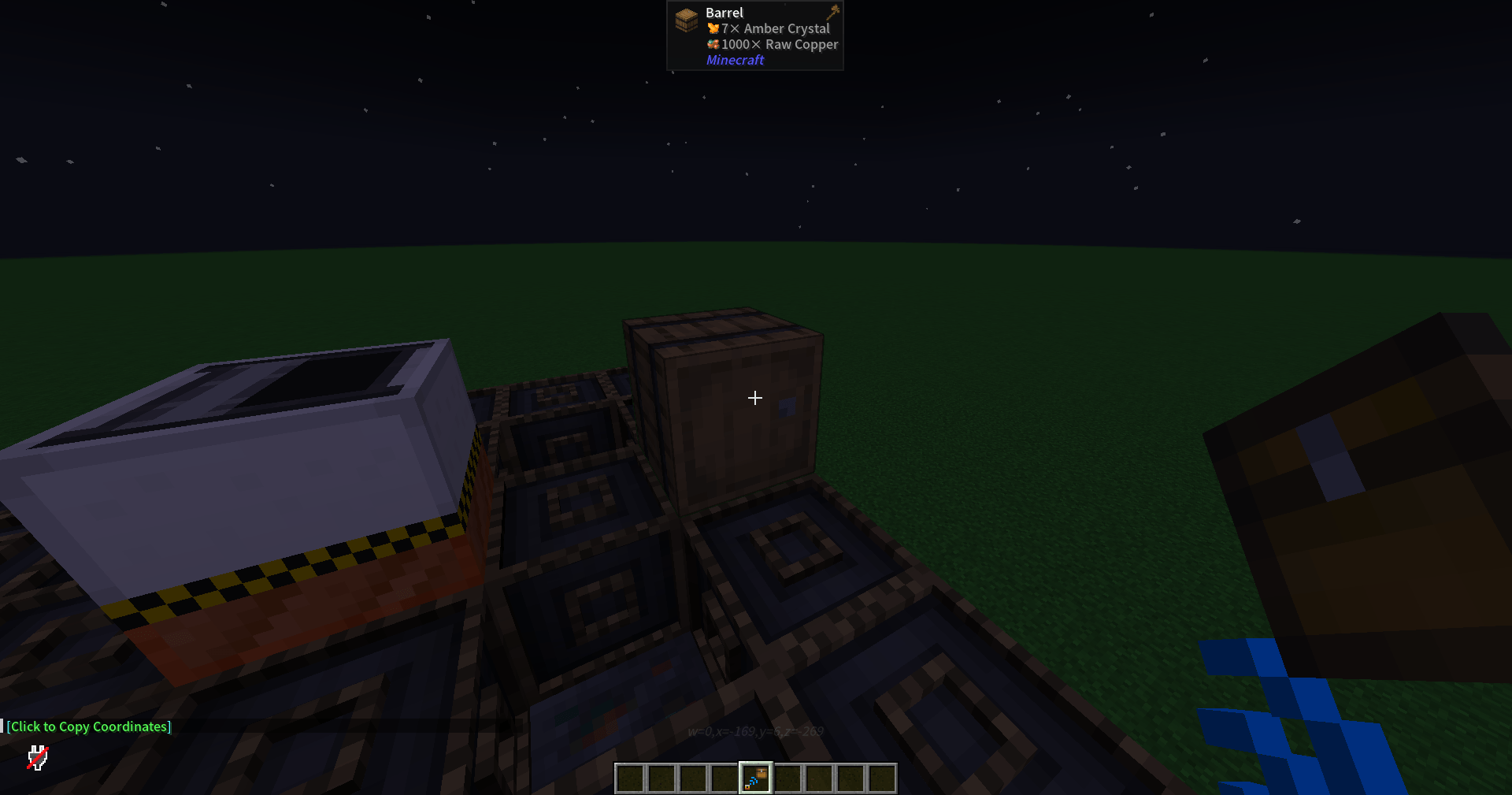This screenshot has width=1512, height=795.
Task: Click the chat indicator bar beside the coordinates message
Action: click(x=4, y=726)
